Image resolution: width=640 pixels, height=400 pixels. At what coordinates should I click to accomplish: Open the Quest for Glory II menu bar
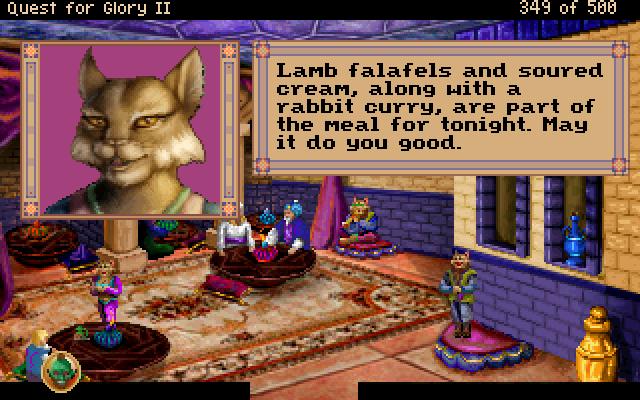60,8
